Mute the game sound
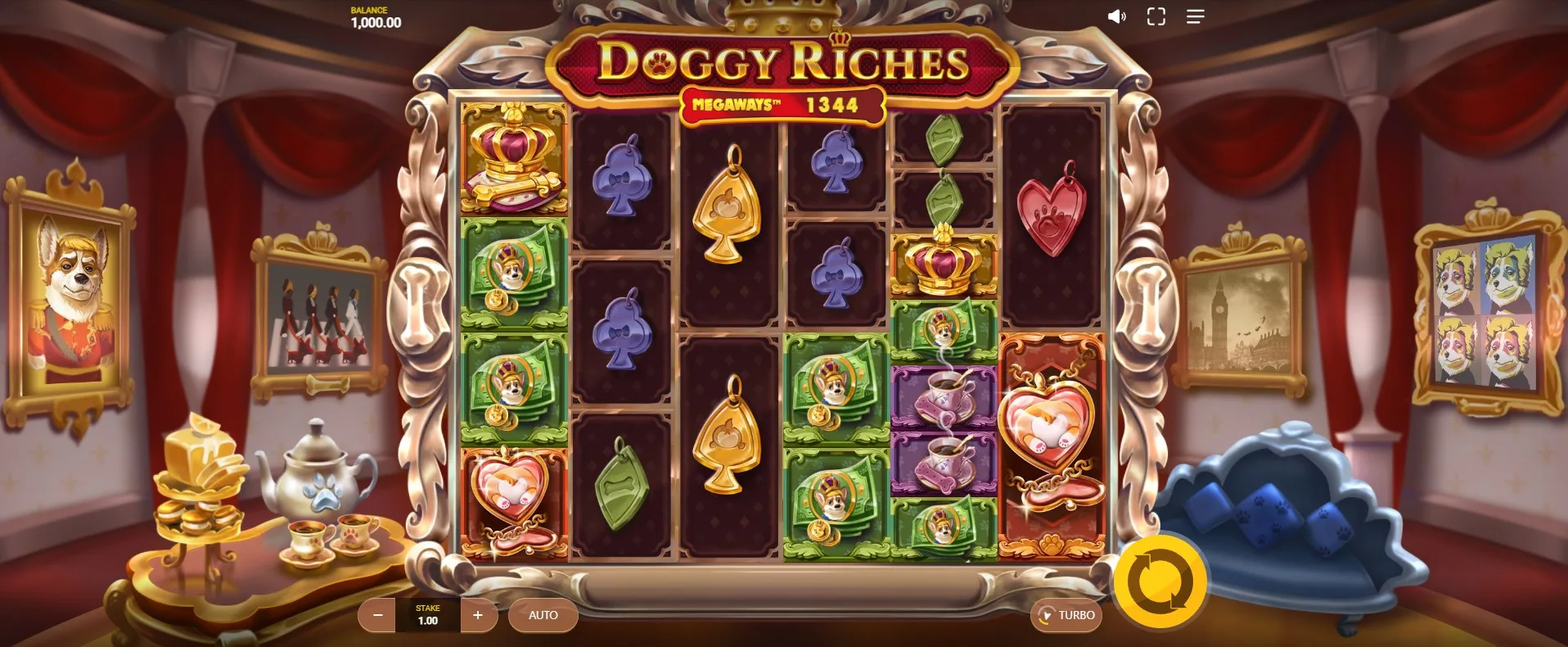 click(1116, 16)
